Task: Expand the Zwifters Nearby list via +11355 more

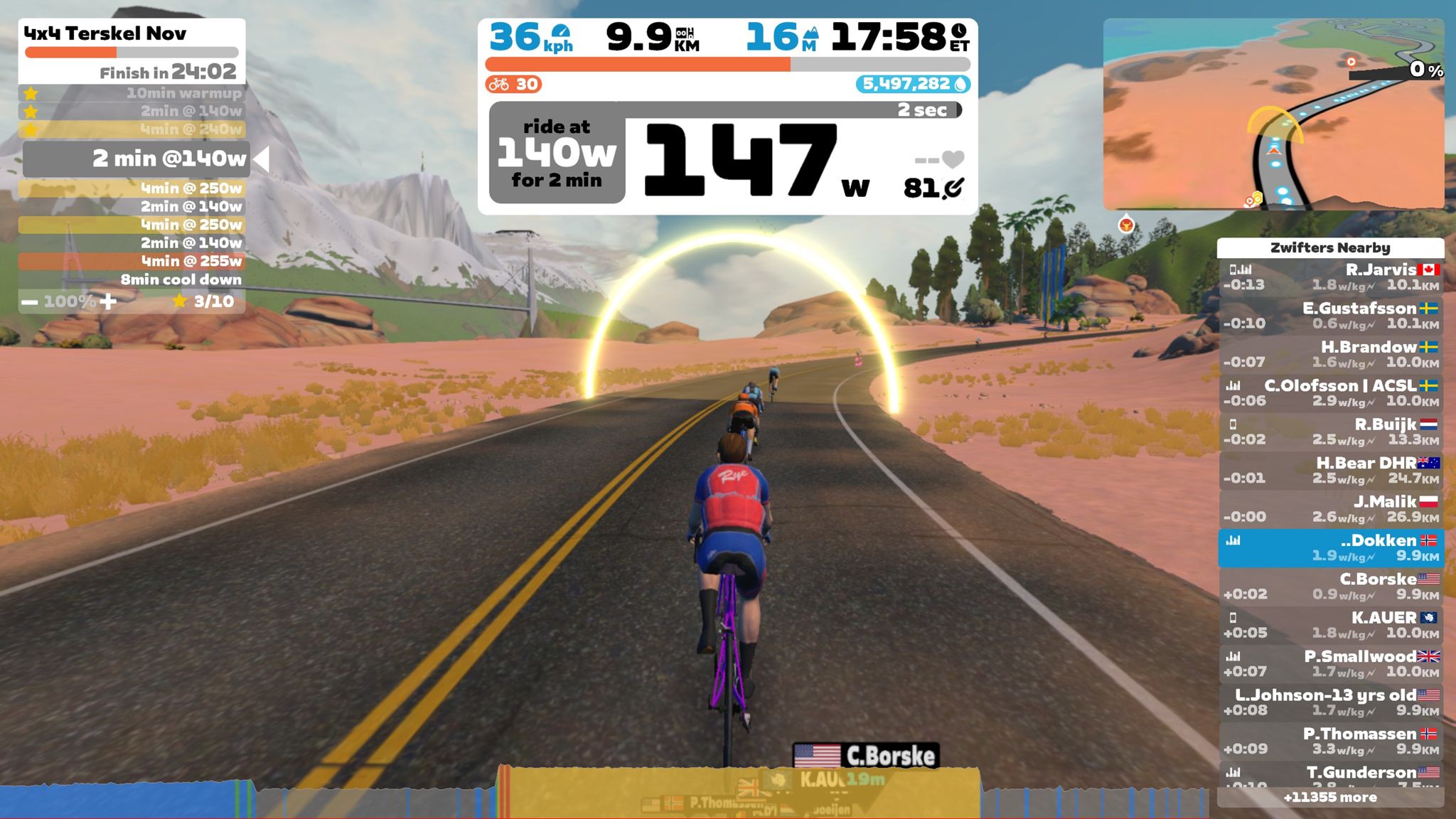Action: pos(1329,798)
